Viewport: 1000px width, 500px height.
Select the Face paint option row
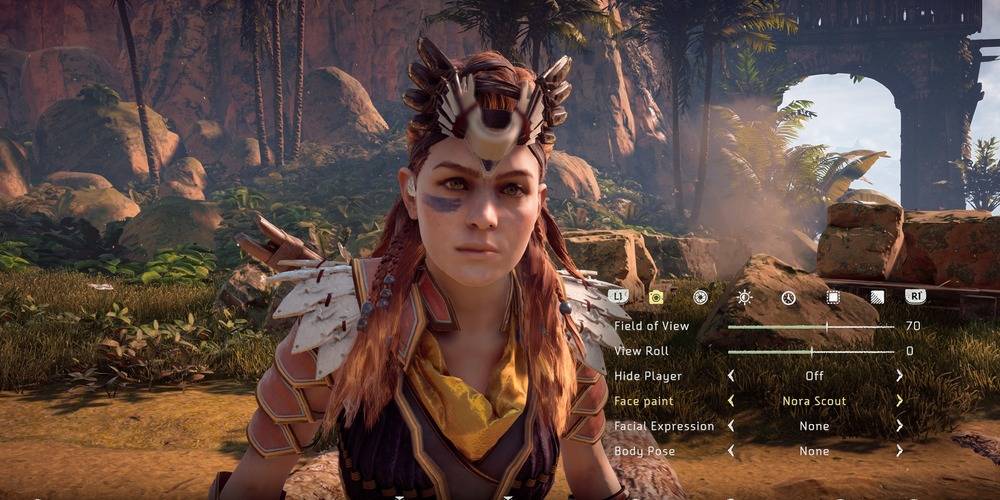pyautogui.click(x=645, y=401)
